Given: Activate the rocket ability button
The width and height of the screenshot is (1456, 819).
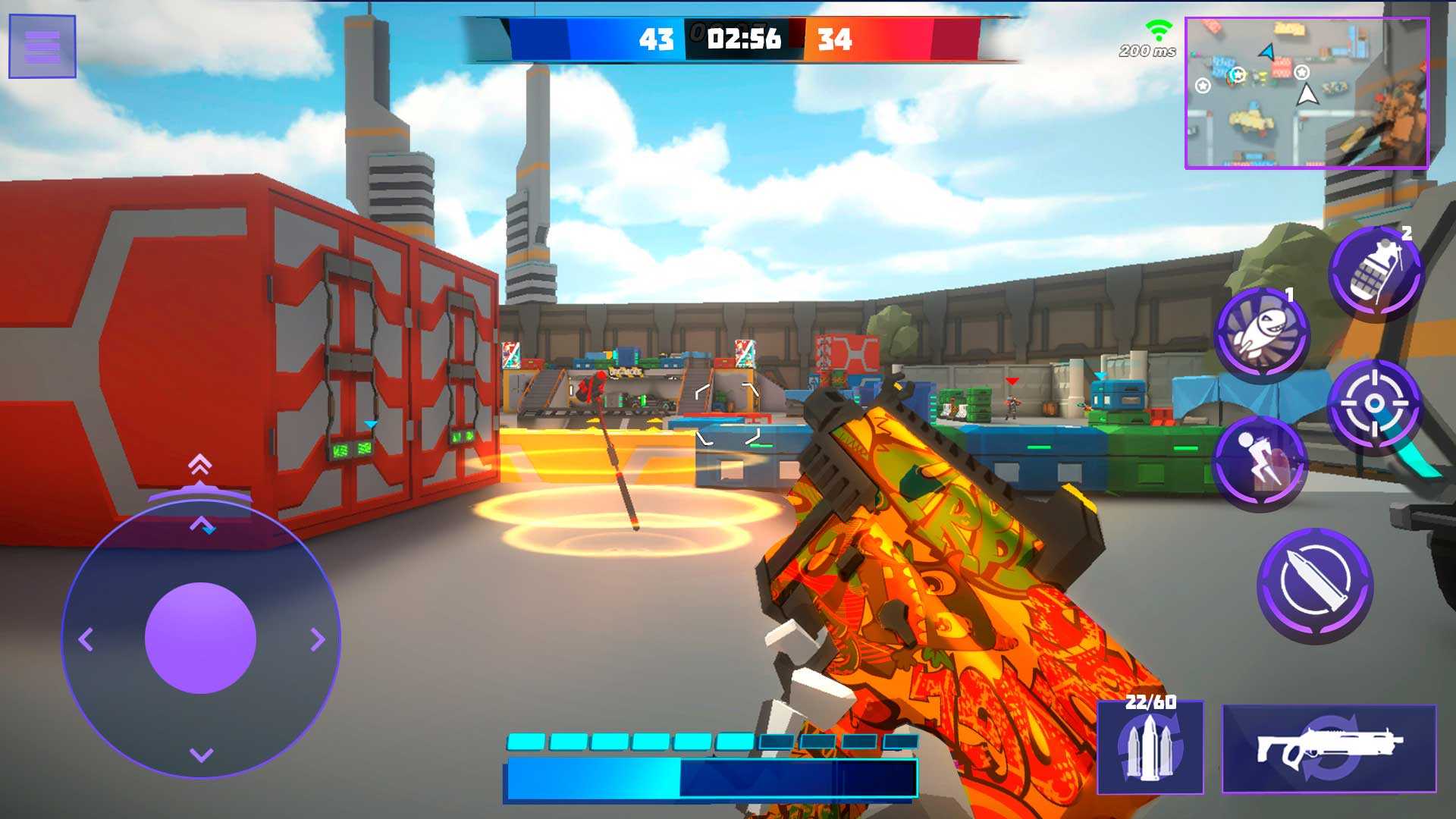Looking at the screenshot, I should coord(1261,334).
